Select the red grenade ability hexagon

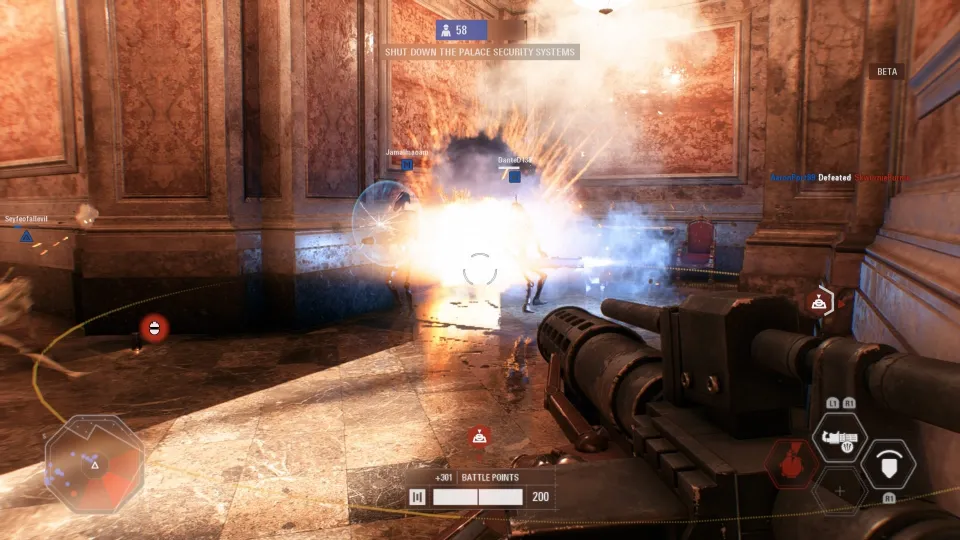pyautogui.click(x=791, y=464)
